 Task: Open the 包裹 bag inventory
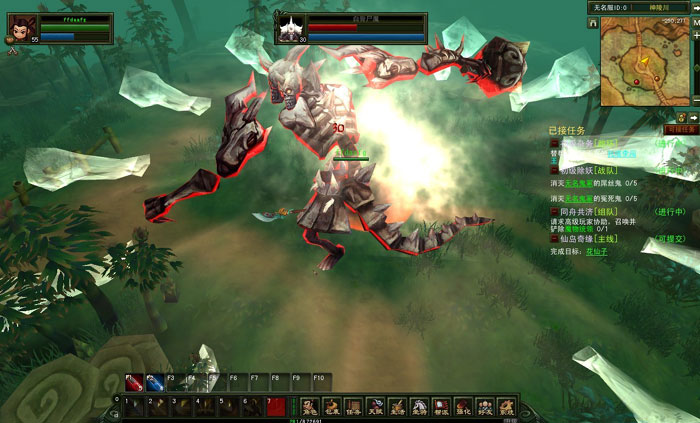pyautogui.click(x=331, y=406)
